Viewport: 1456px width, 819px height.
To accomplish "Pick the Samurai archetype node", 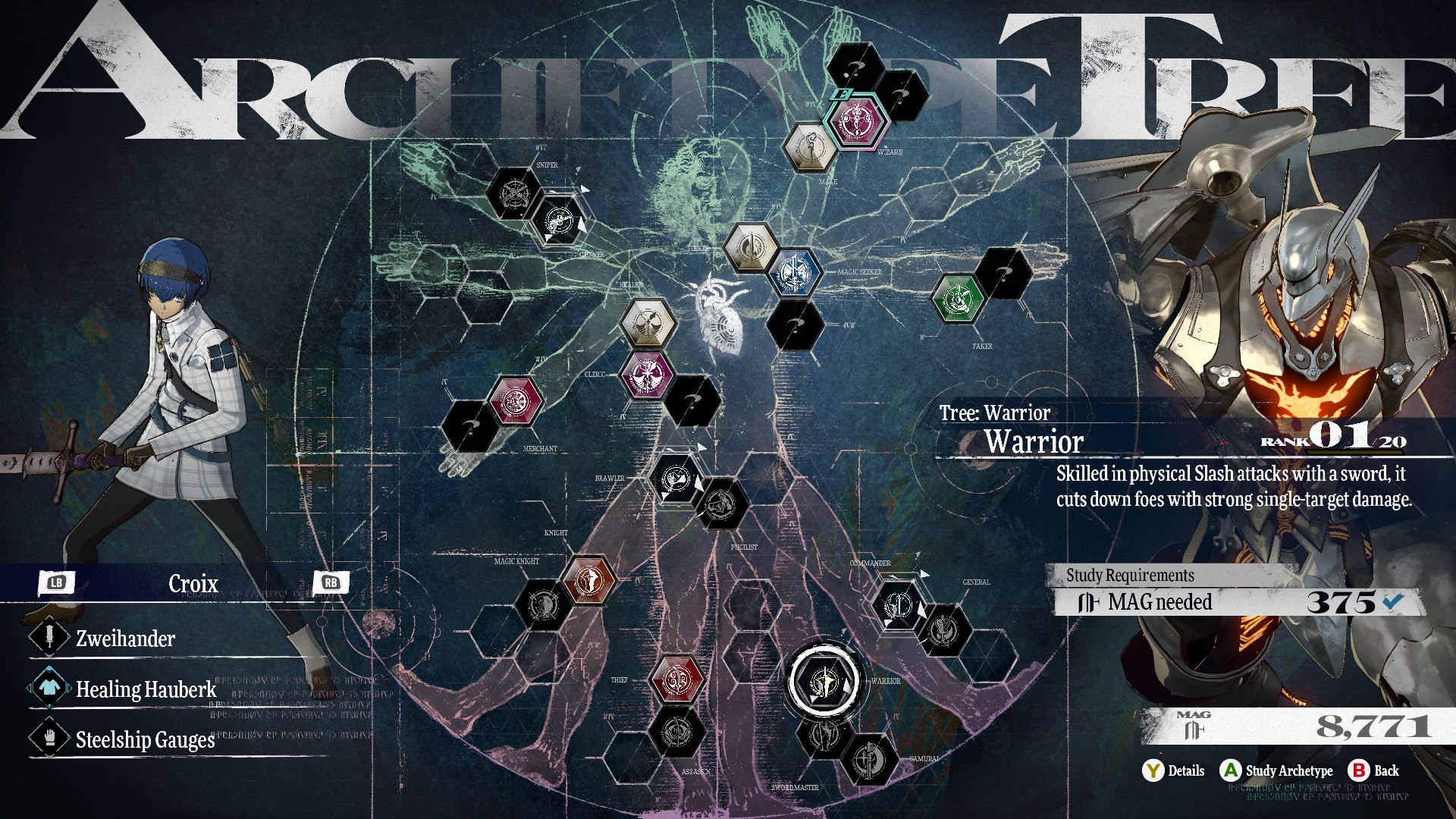I will [x=870, y=758].
